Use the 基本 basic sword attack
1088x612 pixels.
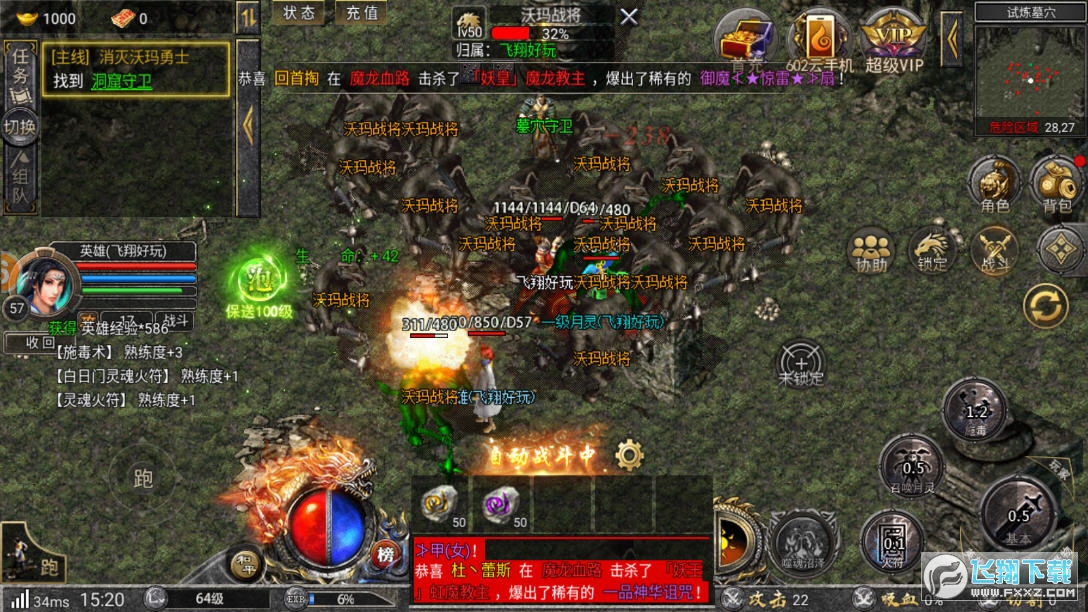click(1018, 514)
